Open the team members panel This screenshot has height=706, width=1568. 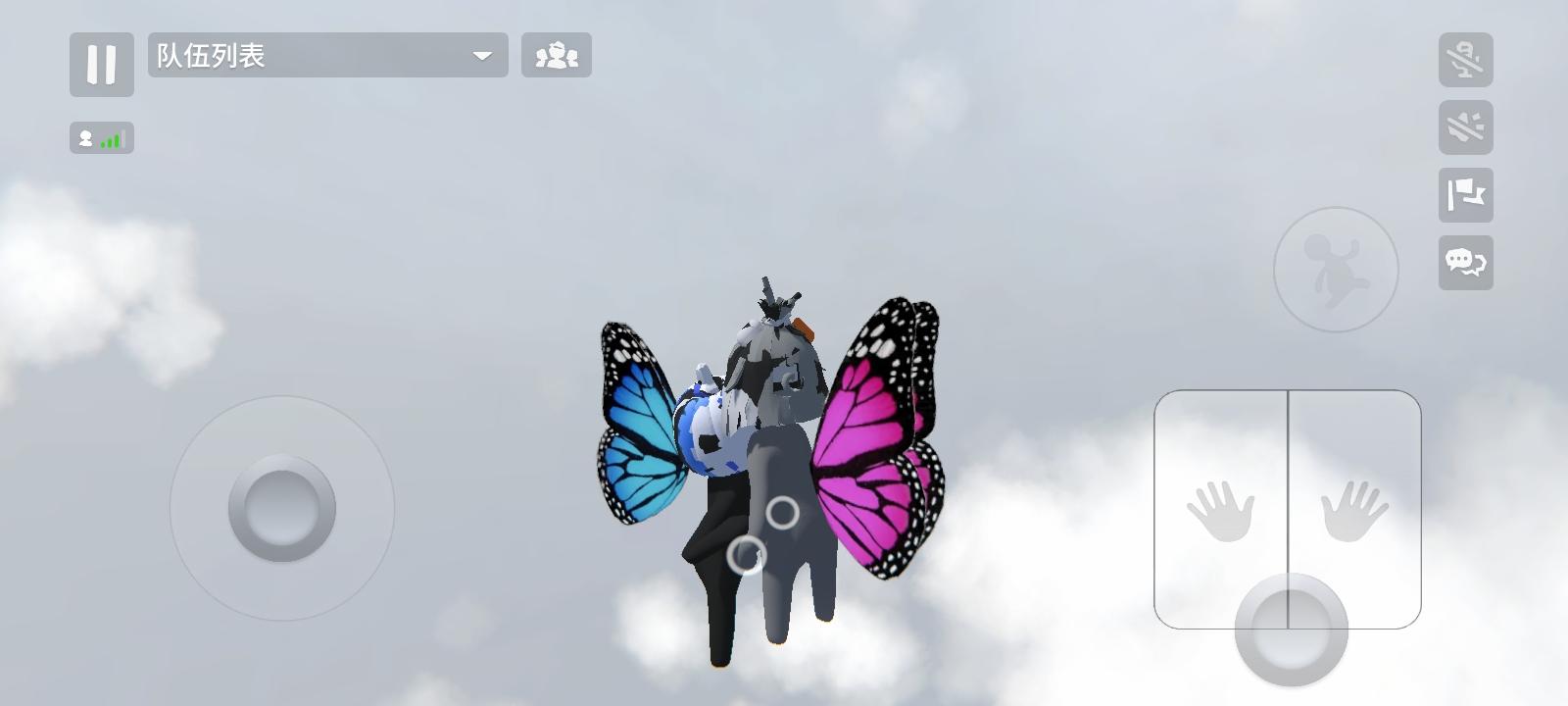click(557, 56)
